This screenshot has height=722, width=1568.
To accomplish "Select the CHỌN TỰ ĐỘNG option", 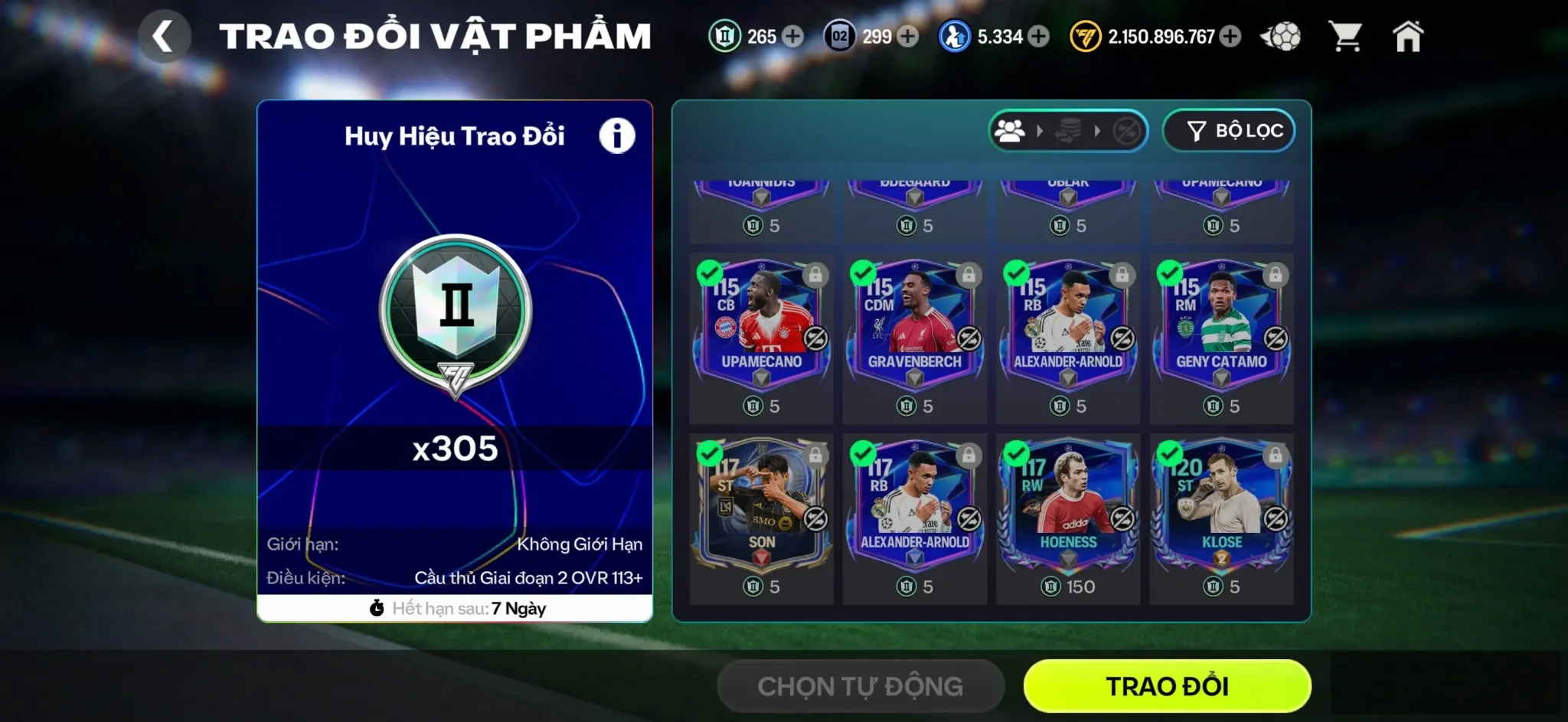I will [860, 686].
